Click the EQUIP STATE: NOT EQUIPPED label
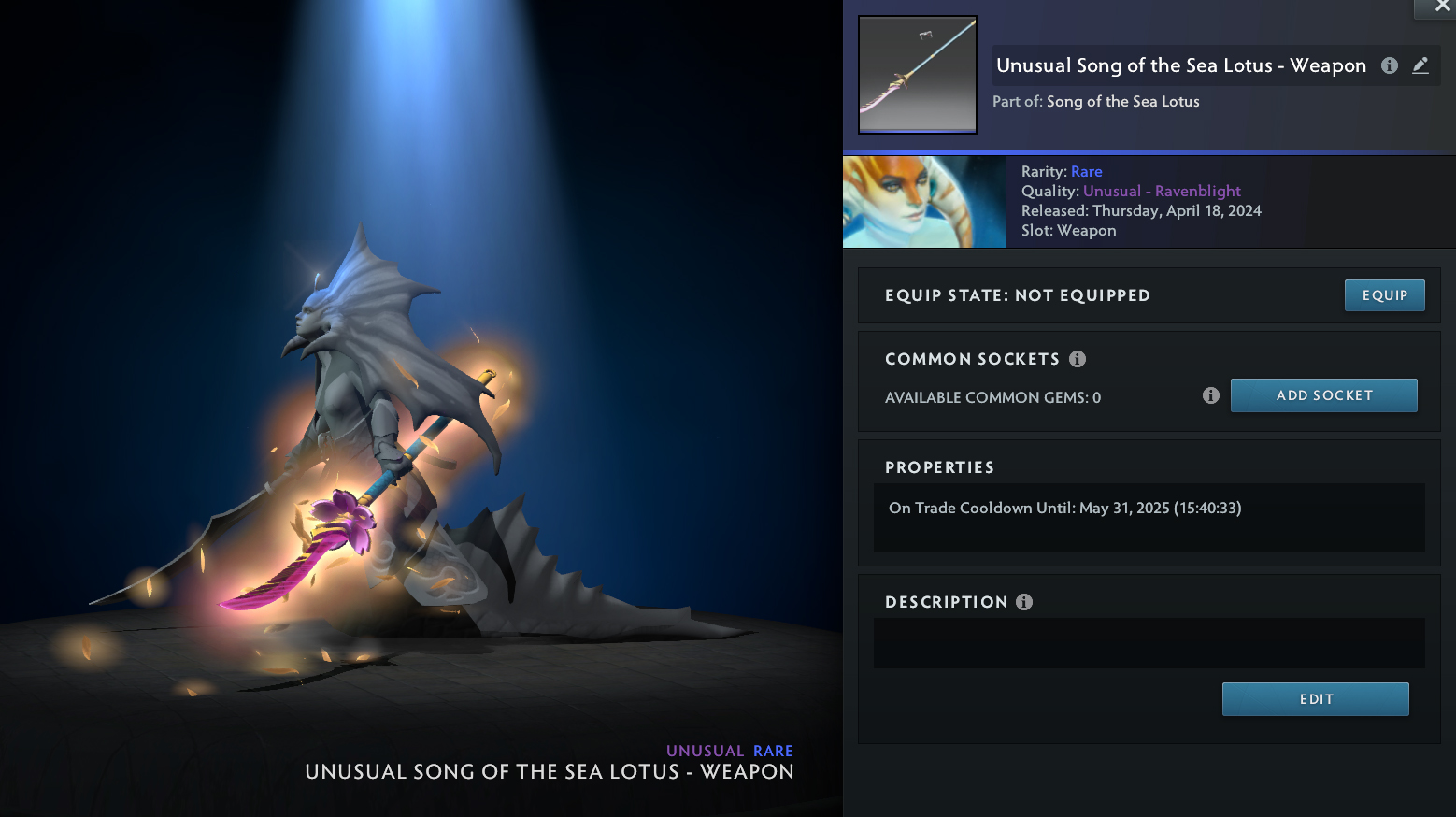This screenshot has width=1456, height=817. point(1017,295)
